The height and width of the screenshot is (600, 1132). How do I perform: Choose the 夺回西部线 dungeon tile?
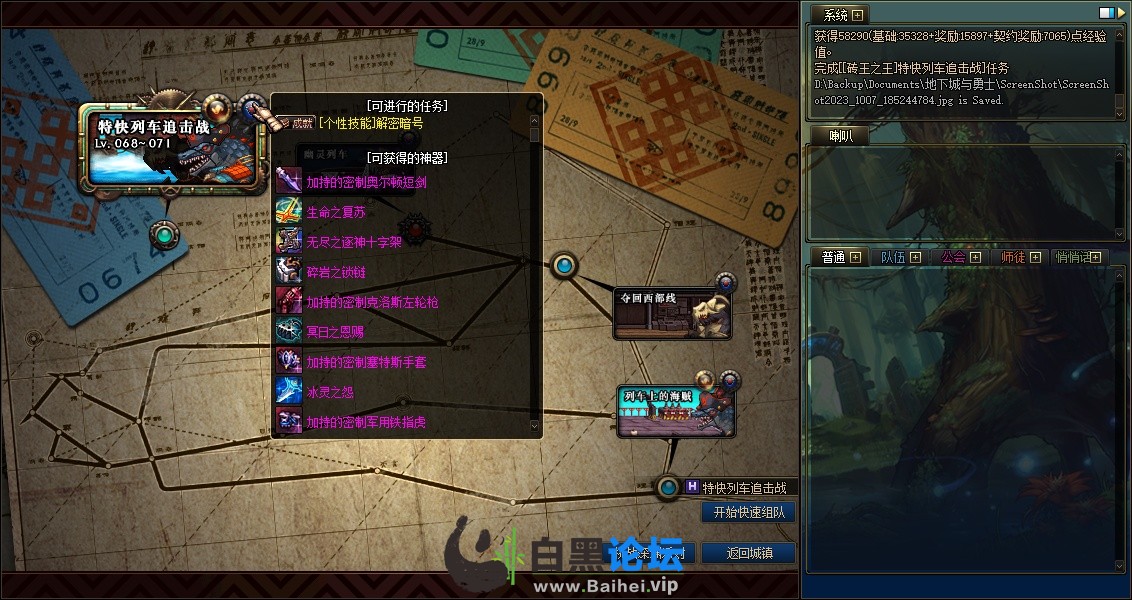(x=672, y=312)
